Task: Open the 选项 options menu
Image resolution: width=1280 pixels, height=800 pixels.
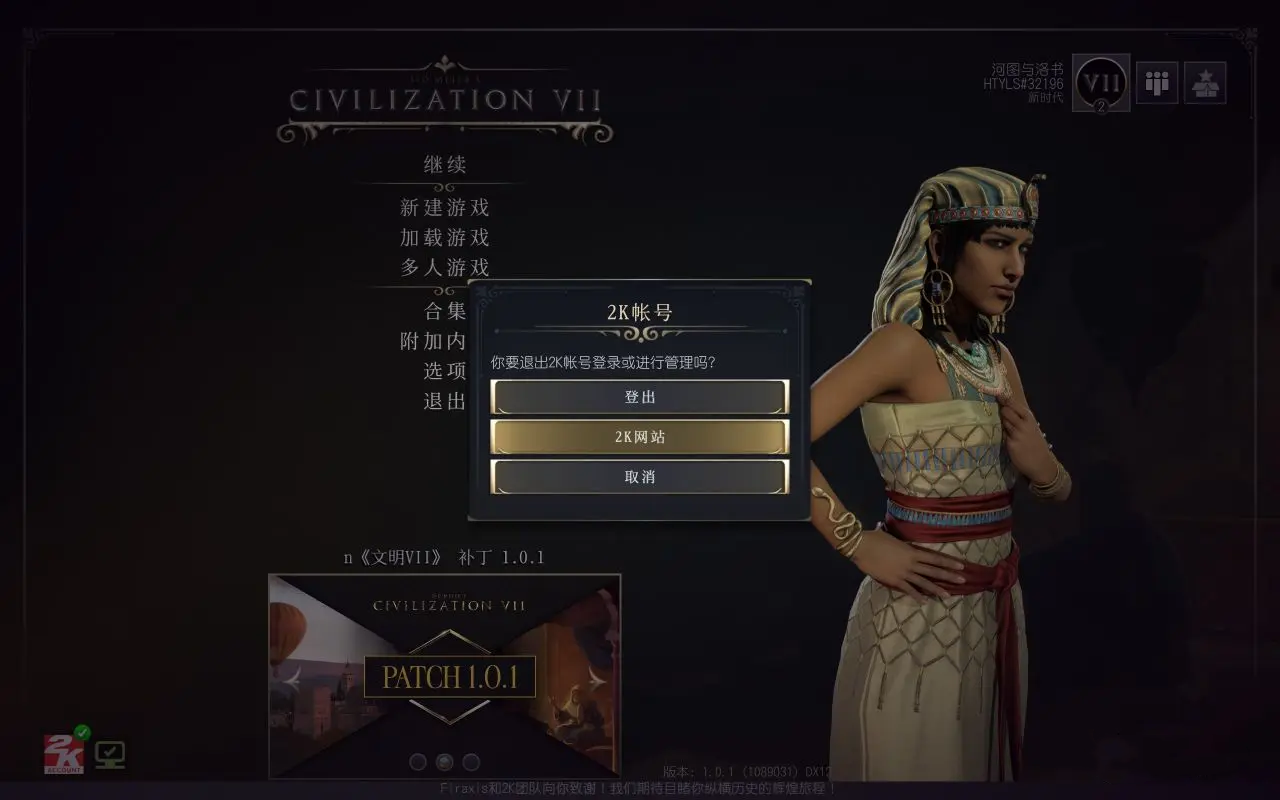Action: [445, 371]
